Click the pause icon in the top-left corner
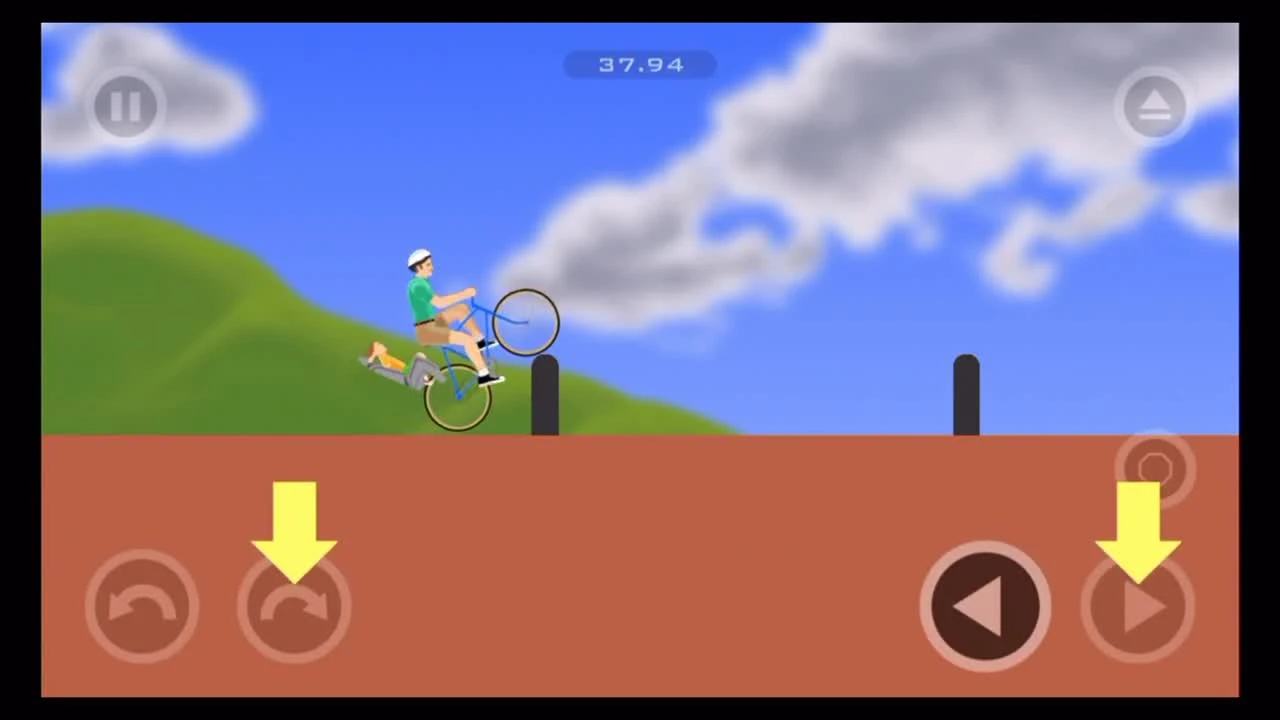This screenshot has width=1280, height=720. [x=125, y=106]
